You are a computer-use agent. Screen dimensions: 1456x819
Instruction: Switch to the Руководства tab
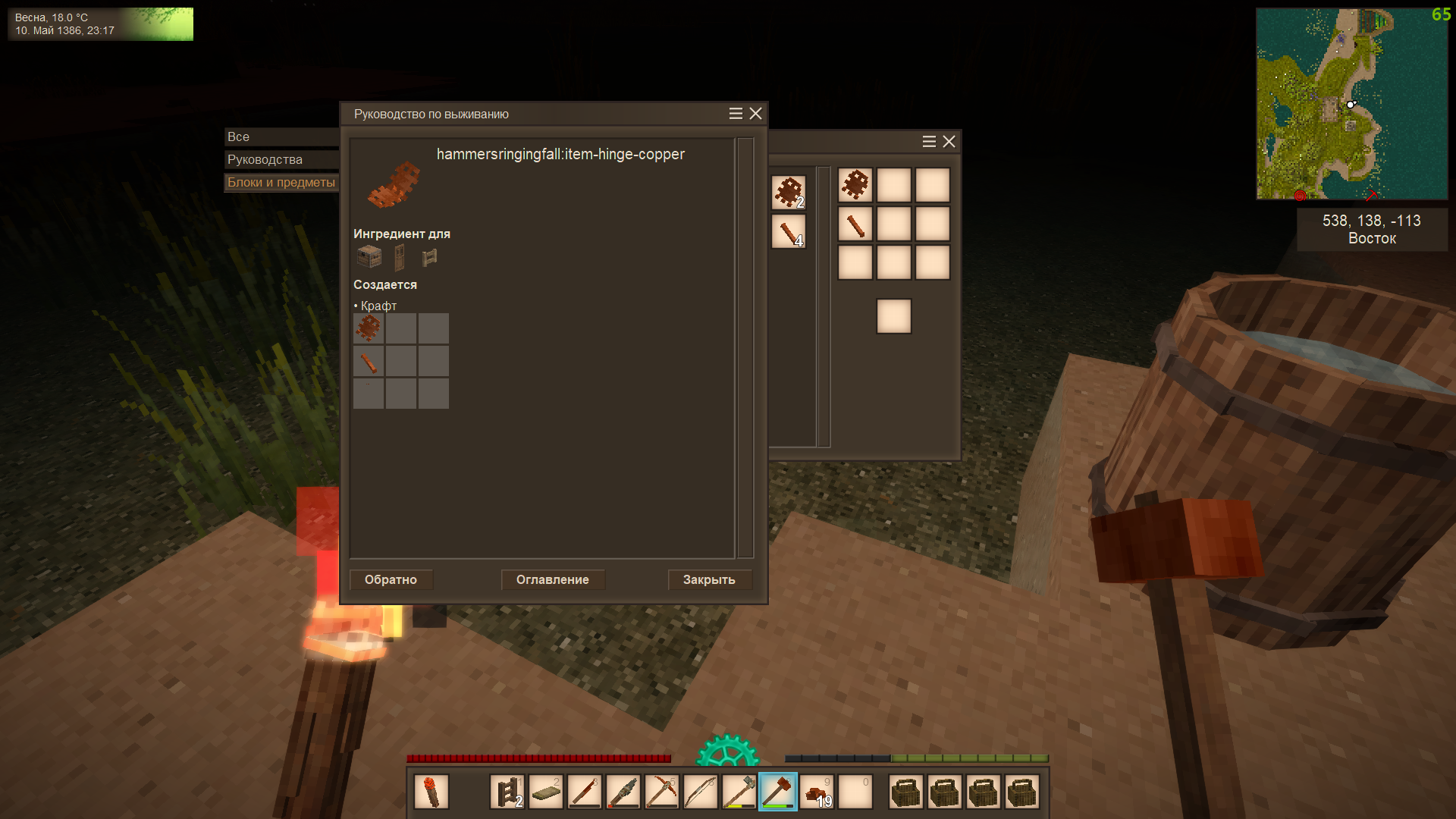tap(281, 160)
